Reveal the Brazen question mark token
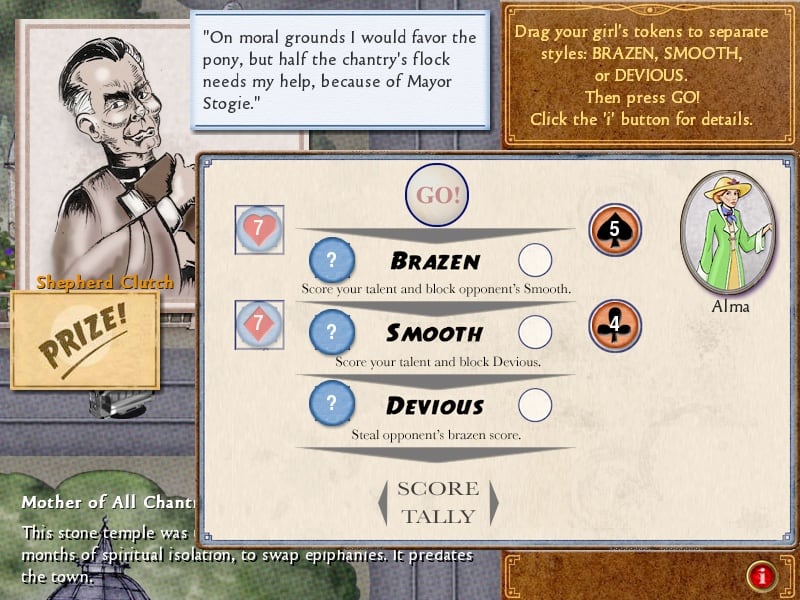This screenshot has height=600, width=800. (332, 260)
